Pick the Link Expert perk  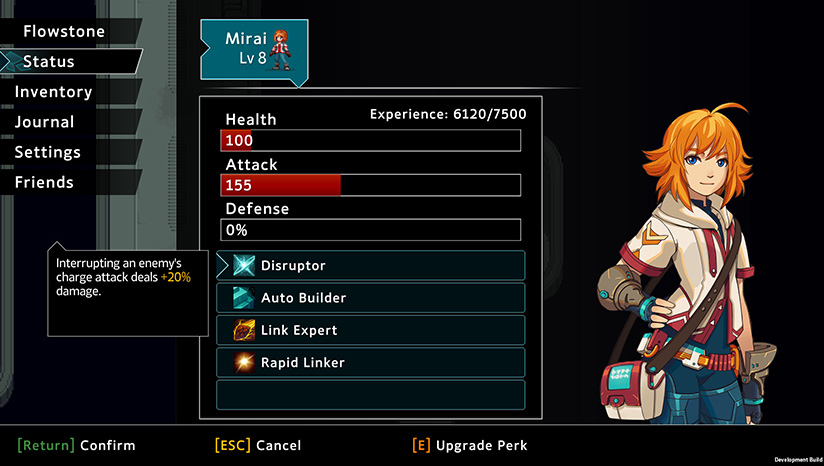(x=371, y=330)
